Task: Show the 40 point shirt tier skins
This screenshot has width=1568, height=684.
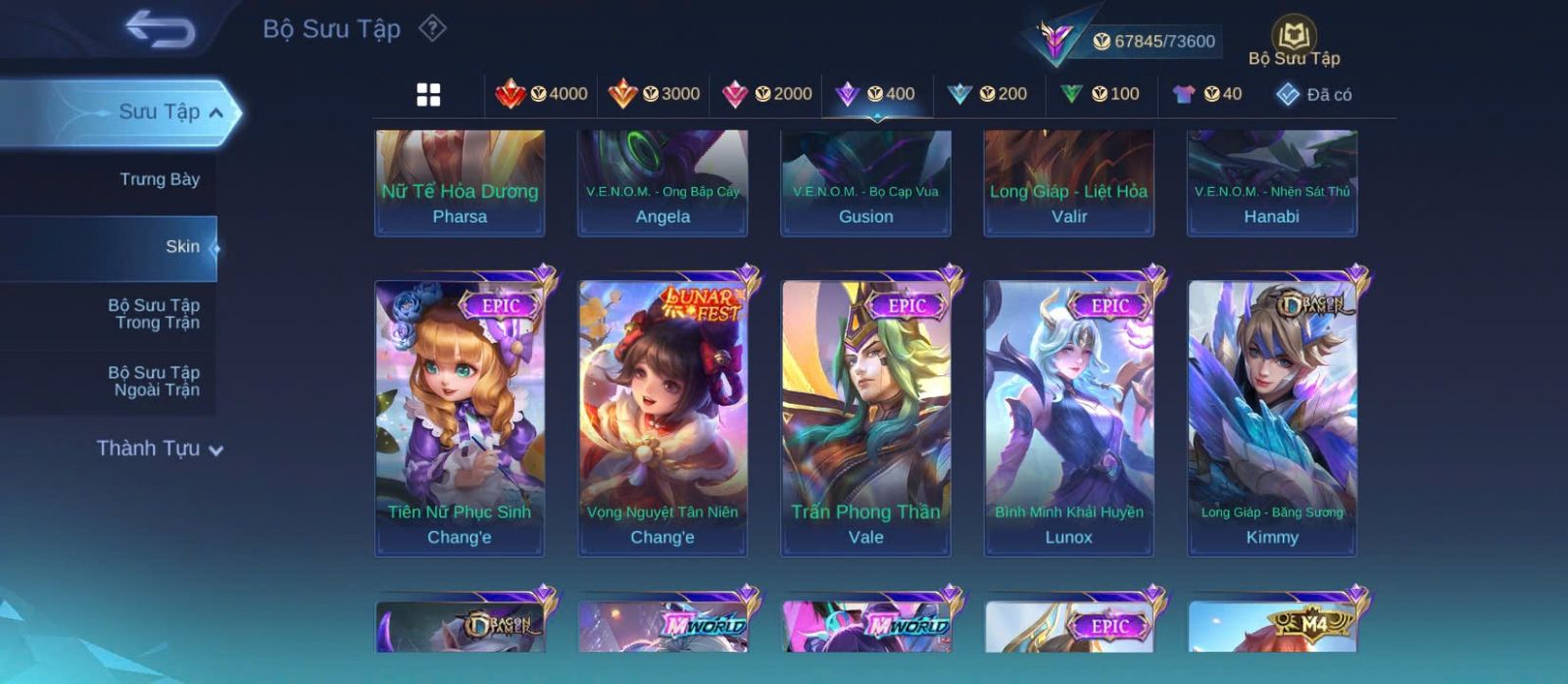Action: (1207, 94)
